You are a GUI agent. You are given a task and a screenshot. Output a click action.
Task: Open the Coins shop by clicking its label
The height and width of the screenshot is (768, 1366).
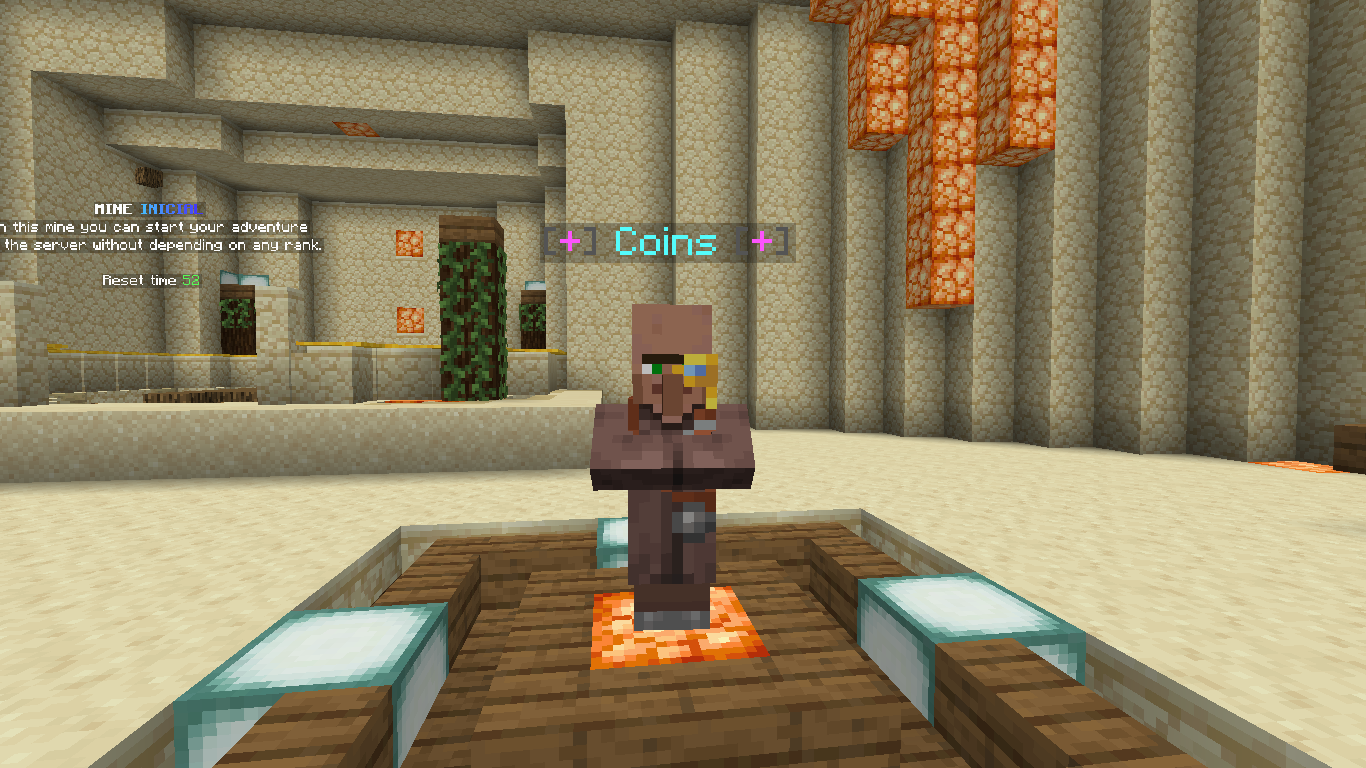tap(665, 243)
